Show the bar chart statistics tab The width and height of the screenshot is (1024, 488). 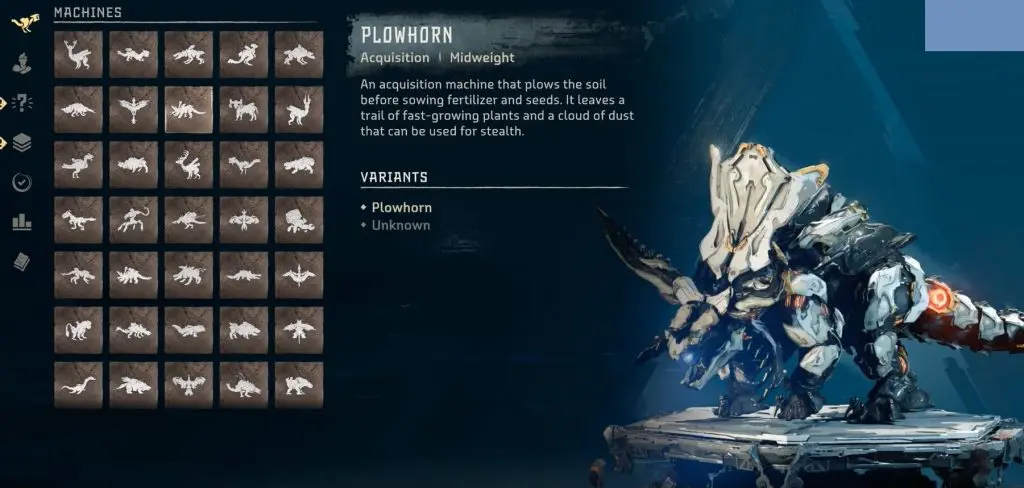22,222
